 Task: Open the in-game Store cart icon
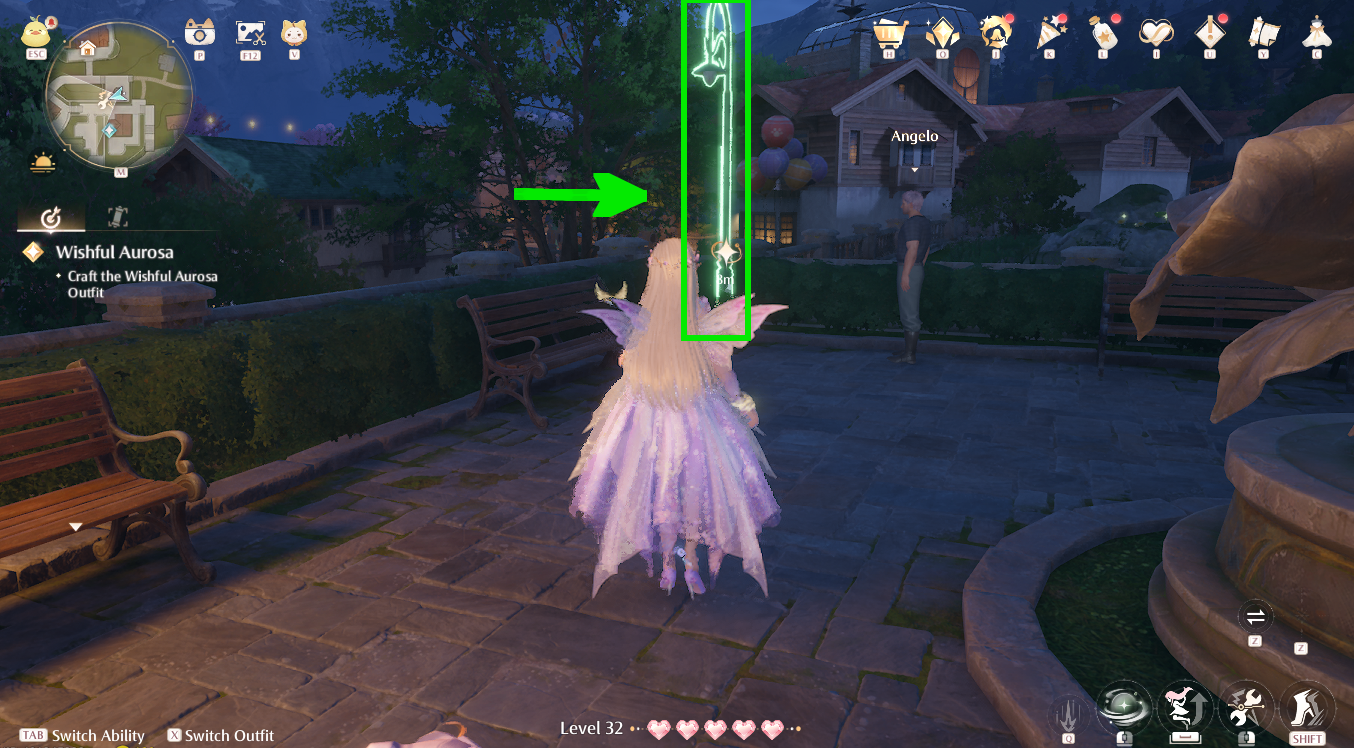click(889, 33)
